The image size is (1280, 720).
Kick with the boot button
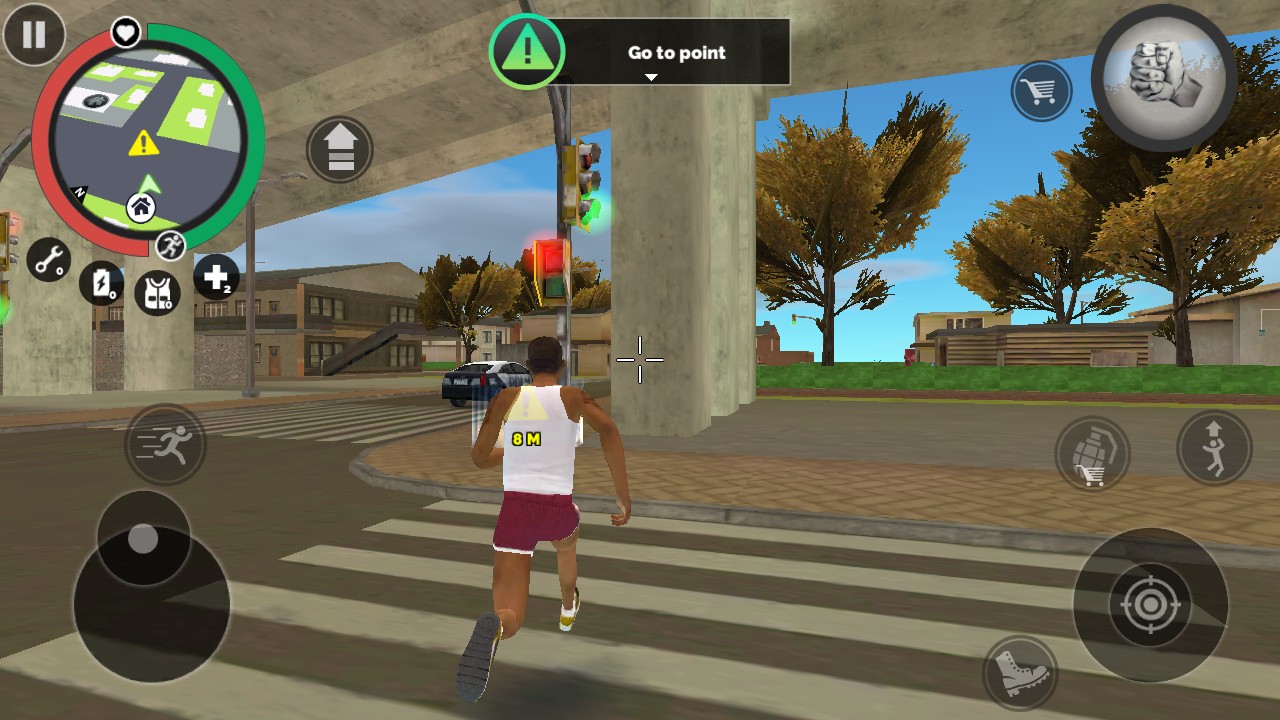(x=1021, y=672)
